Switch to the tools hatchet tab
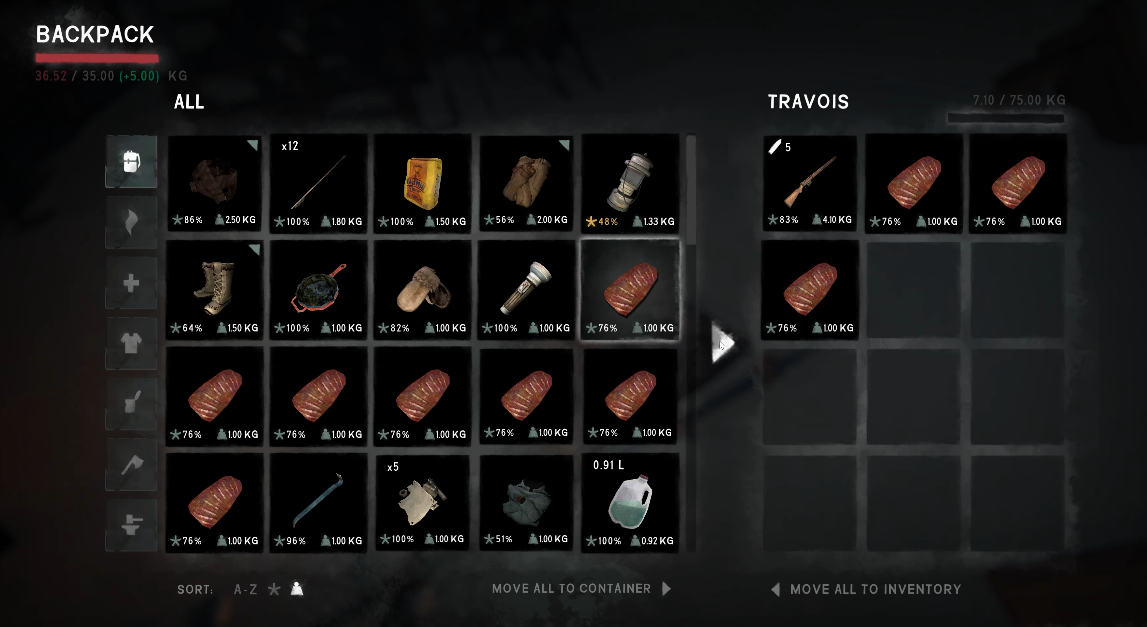The image size is (1147, 627). coord(132,464)
